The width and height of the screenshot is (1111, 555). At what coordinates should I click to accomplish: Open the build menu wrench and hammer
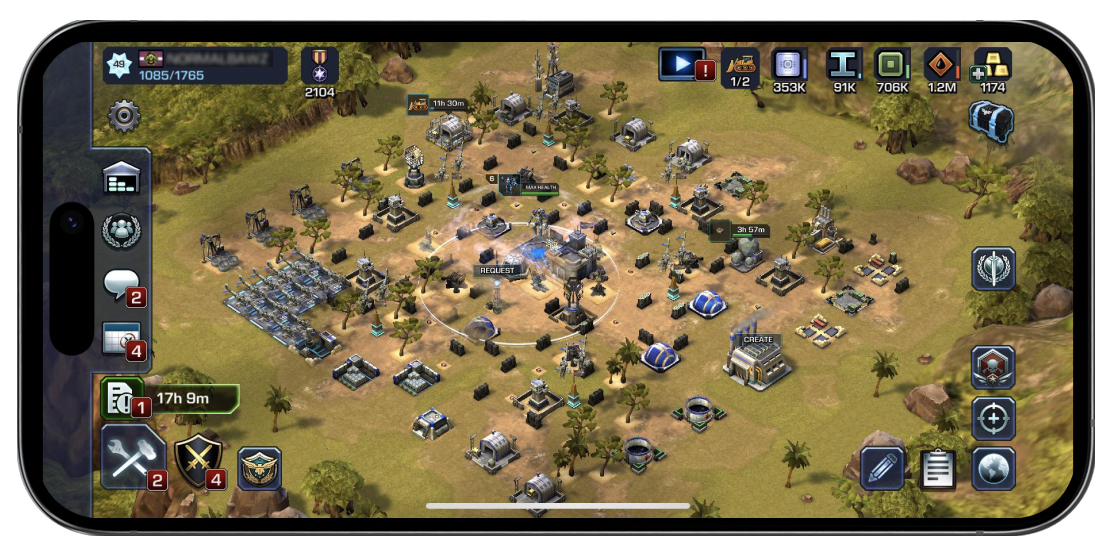(x=133, y=457)
